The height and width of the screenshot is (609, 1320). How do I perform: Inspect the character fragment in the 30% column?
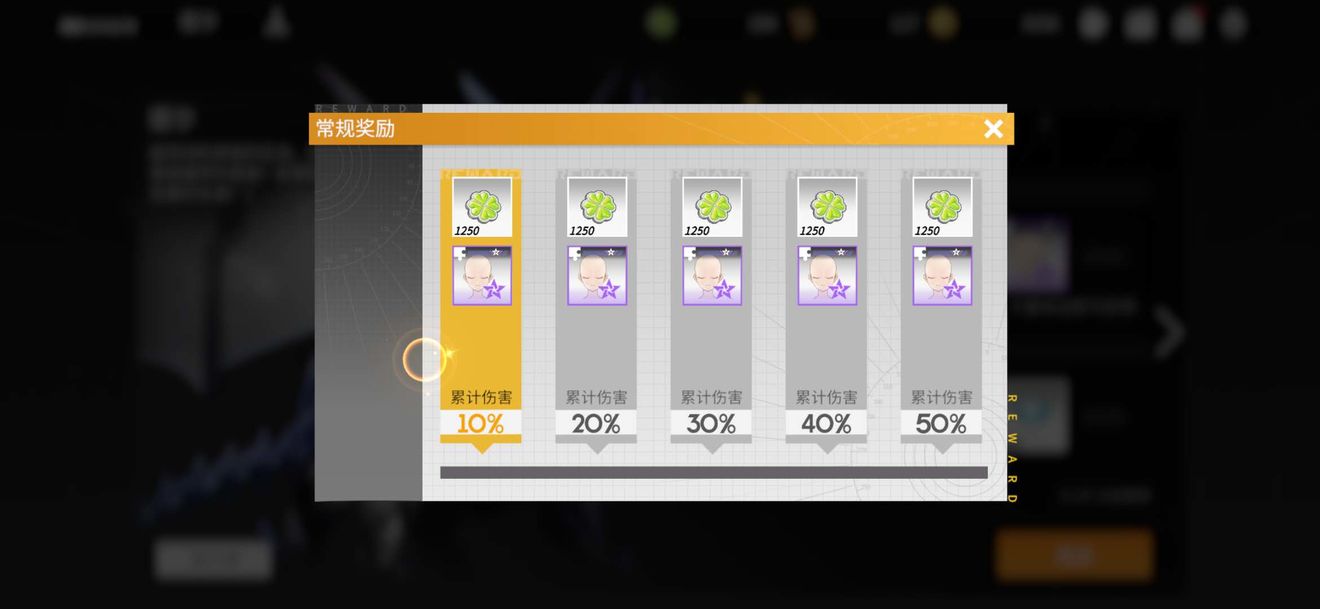tap(712, 275)
